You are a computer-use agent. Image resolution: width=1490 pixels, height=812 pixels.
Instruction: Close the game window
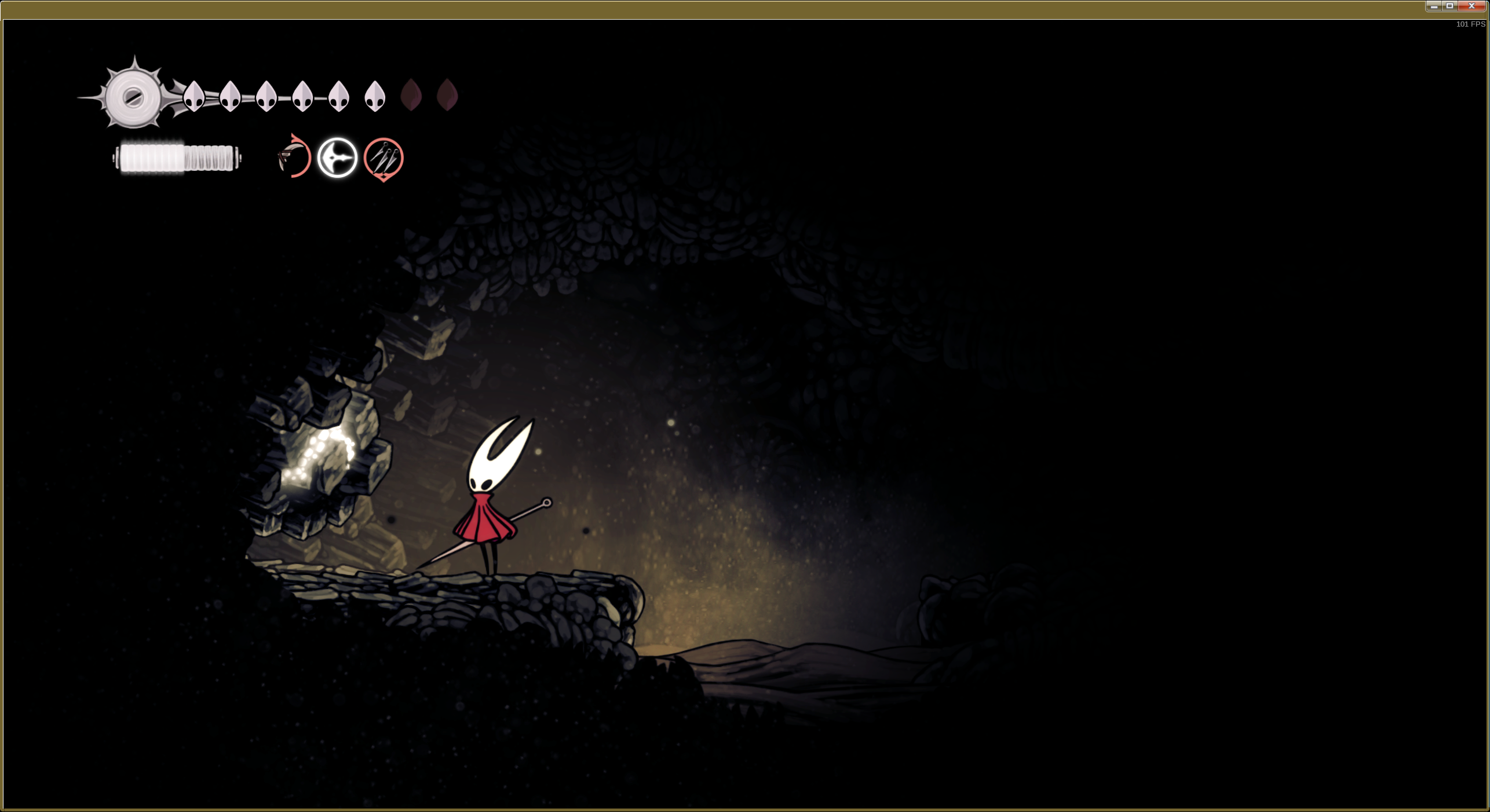coord(1471,6)
